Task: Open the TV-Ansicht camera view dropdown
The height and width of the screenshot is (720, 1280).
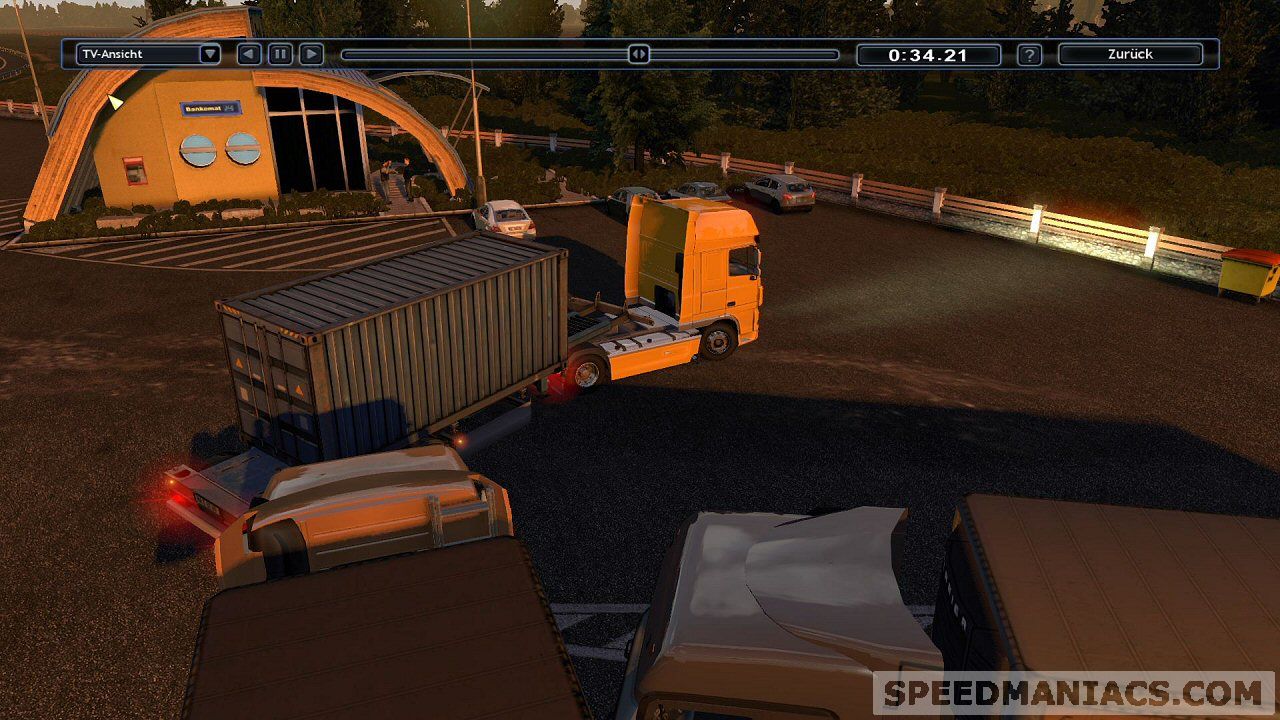Action: coord(148,54)
